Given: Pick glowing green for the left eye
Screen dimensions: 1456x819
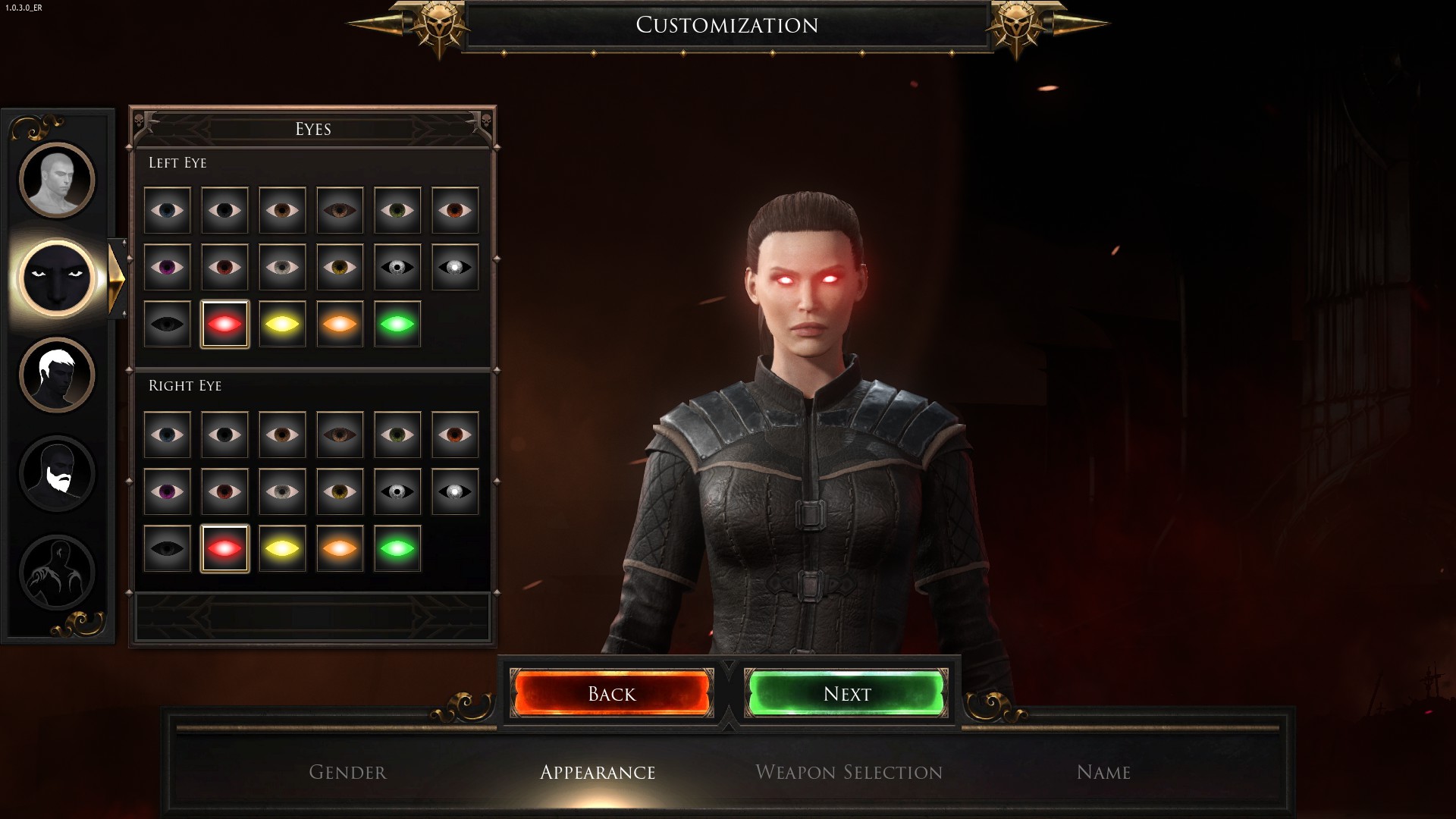Looking at the screenshot, I should (397, 324).
